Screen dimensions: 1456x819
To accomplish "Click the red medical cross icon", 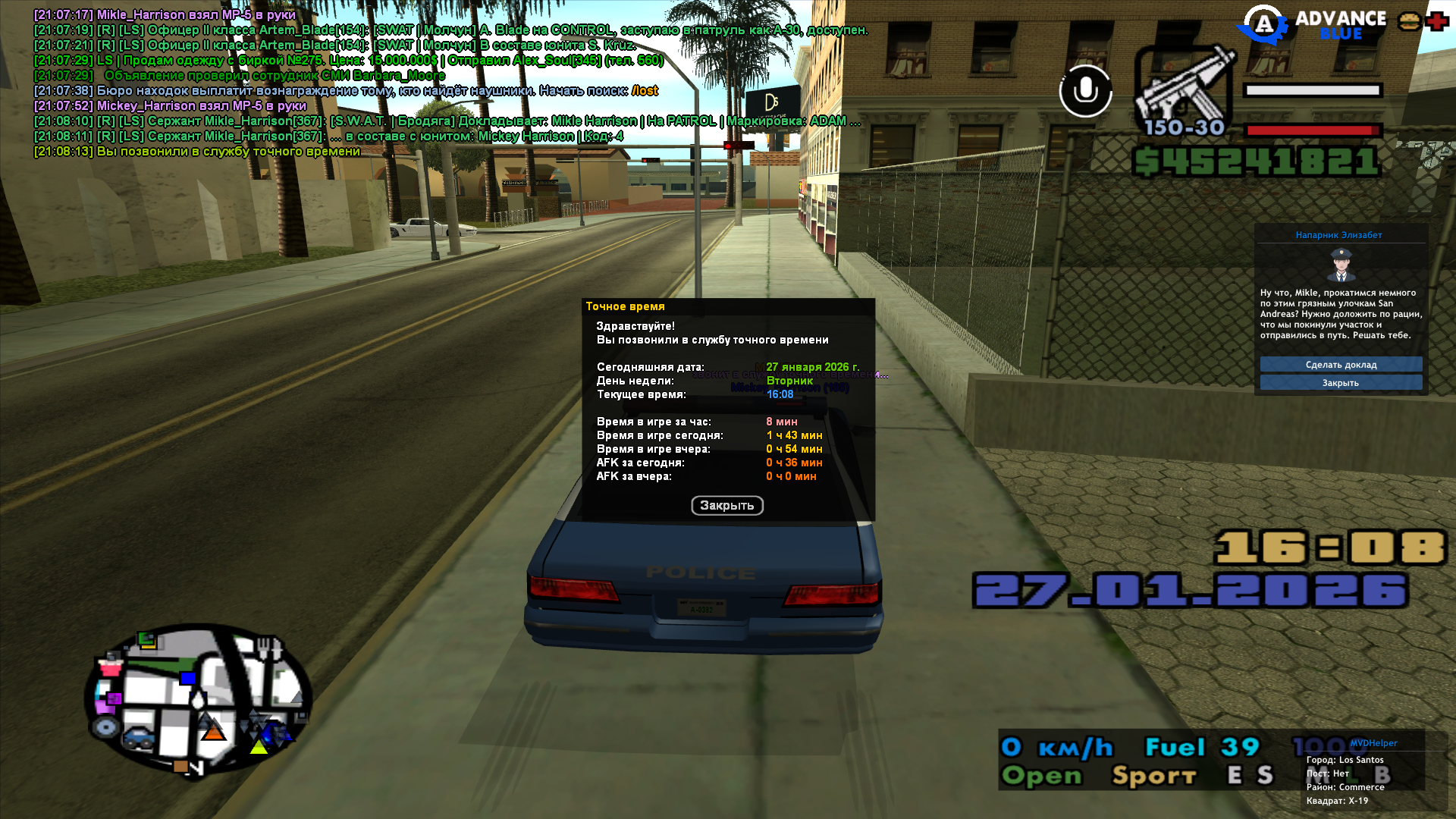I will click(x=1436, y=22).
